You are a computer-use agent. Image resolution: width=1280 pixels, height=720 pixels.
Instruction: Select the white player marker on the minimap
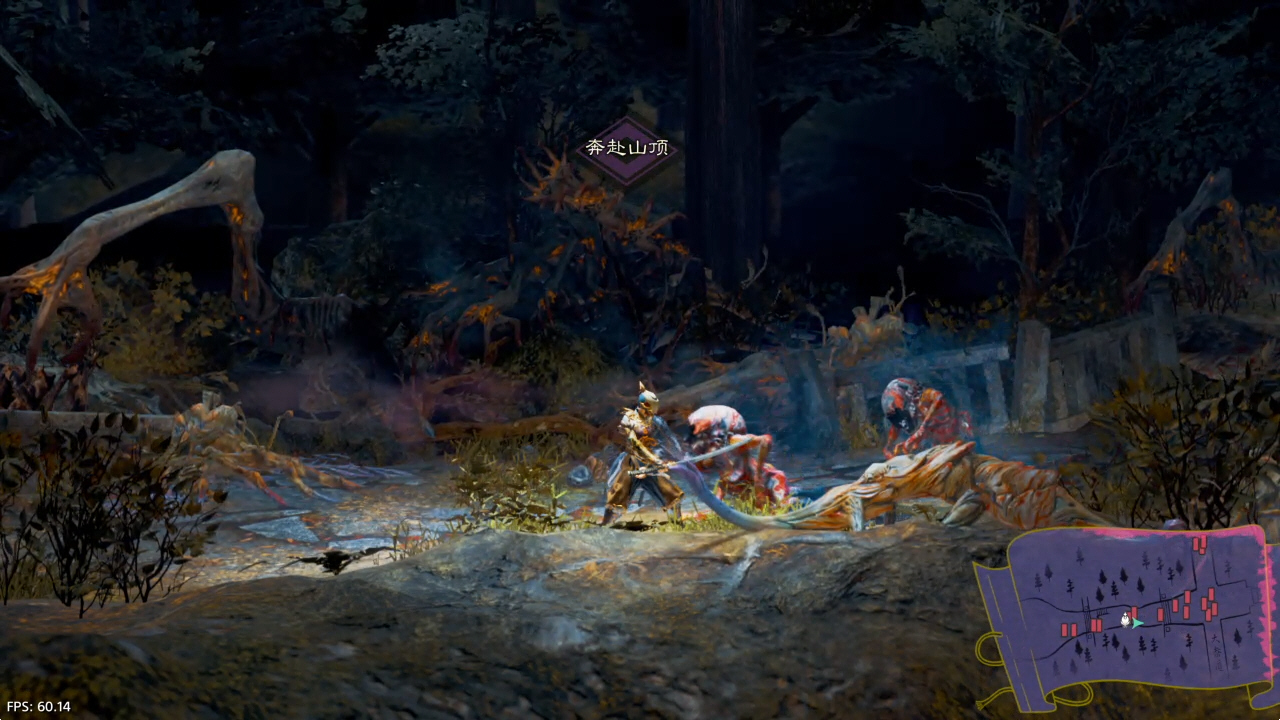[x=1126, y=620]
